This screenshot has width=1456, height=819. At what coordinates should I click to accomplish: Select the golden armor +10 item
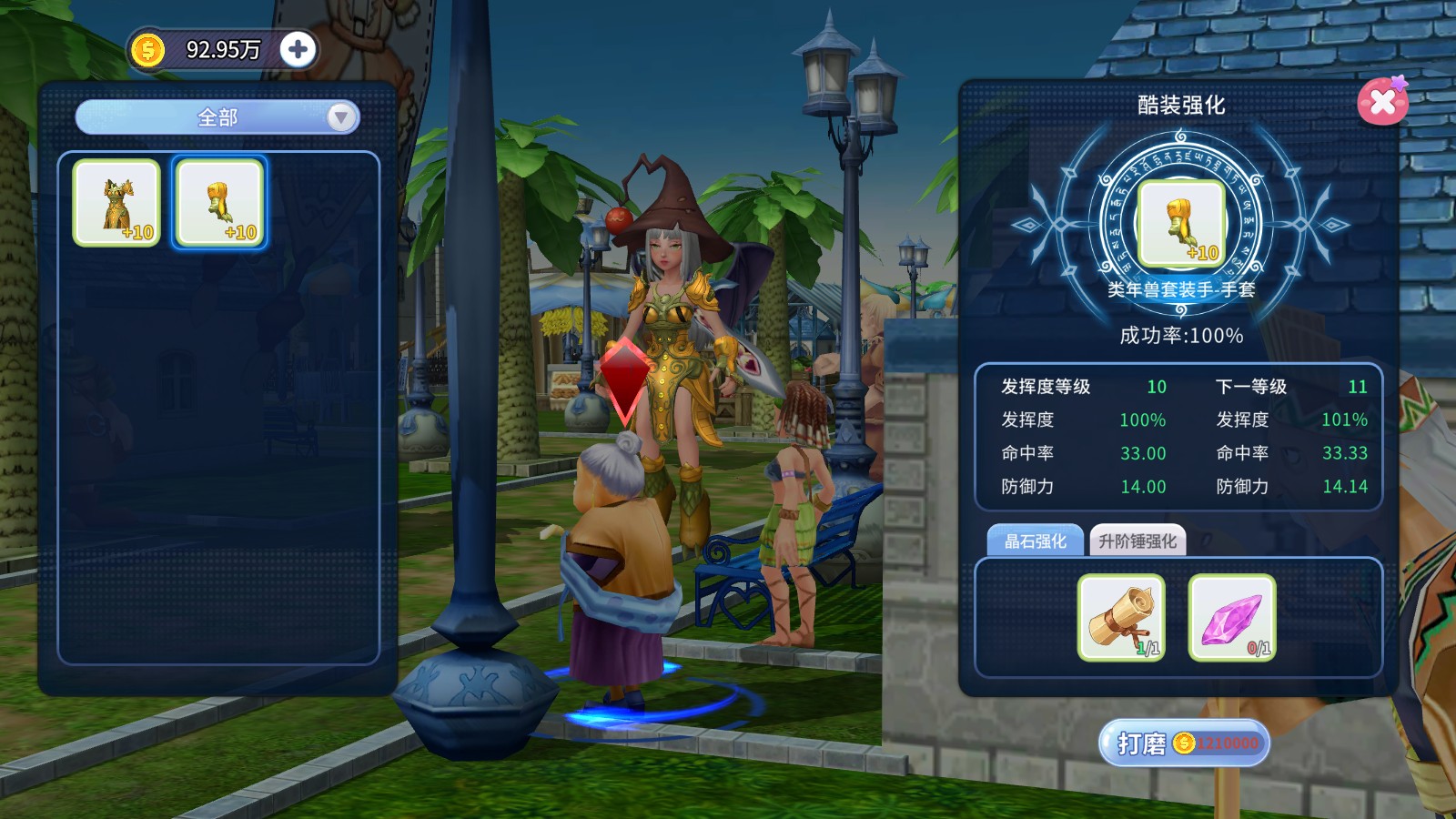116,203
